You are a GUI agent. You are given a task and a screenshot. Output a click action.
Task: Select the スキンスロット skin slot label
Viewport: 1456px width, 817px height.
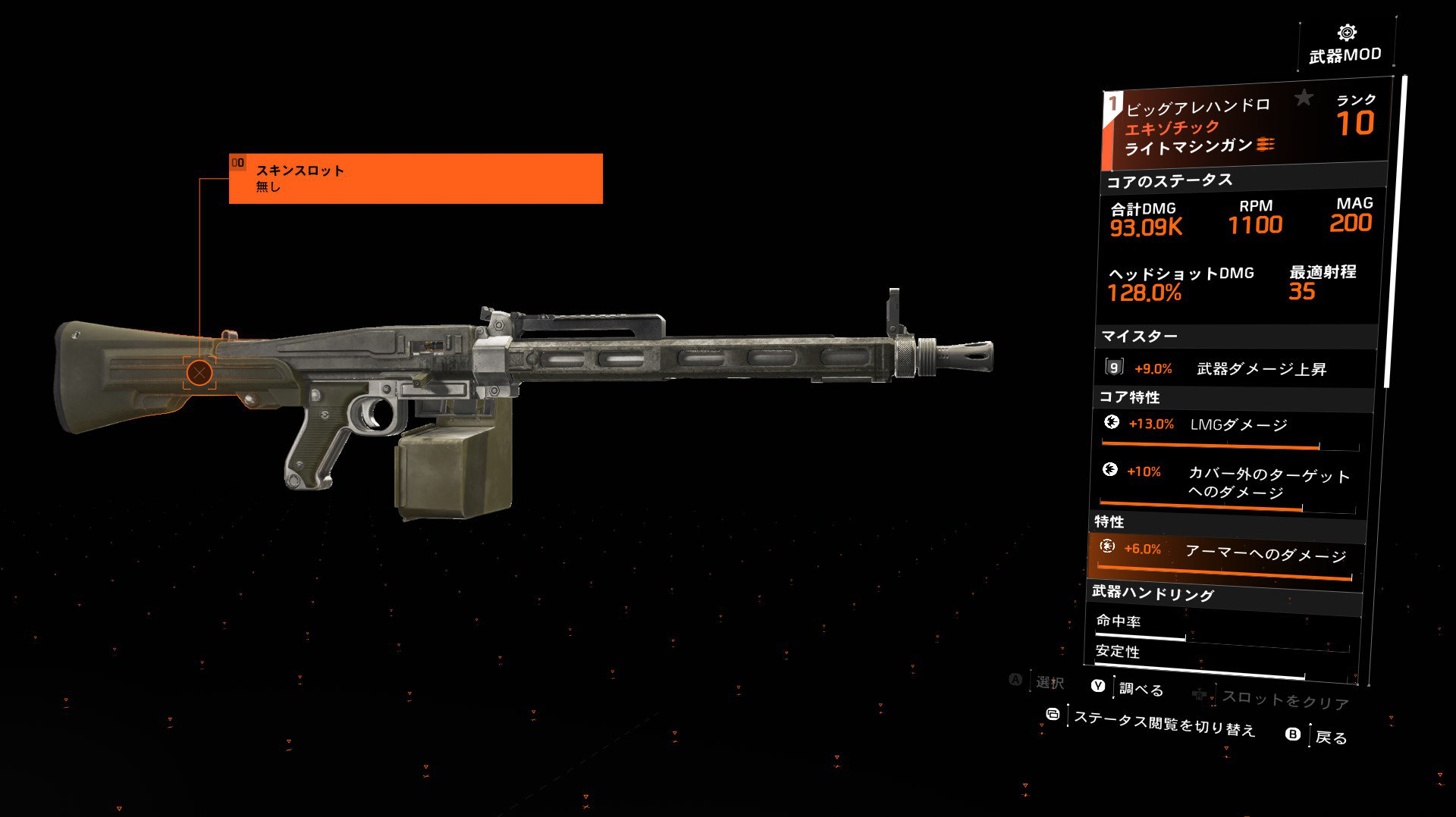(x=416, y=178)
